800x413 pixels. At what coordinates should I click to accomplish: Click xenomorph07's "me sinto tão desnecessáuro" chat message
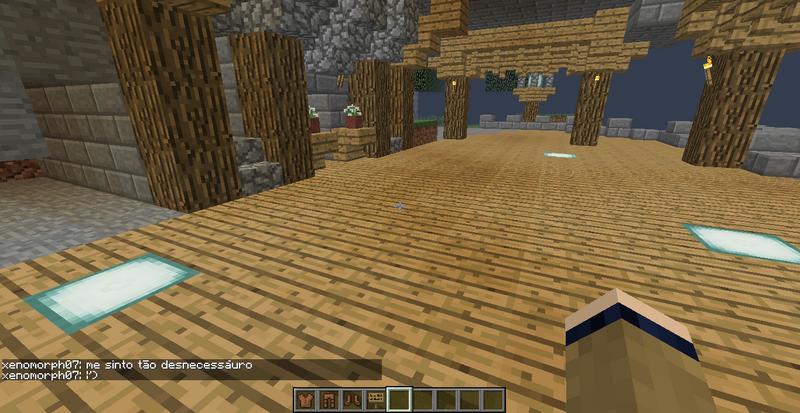(x=126, y=366)
